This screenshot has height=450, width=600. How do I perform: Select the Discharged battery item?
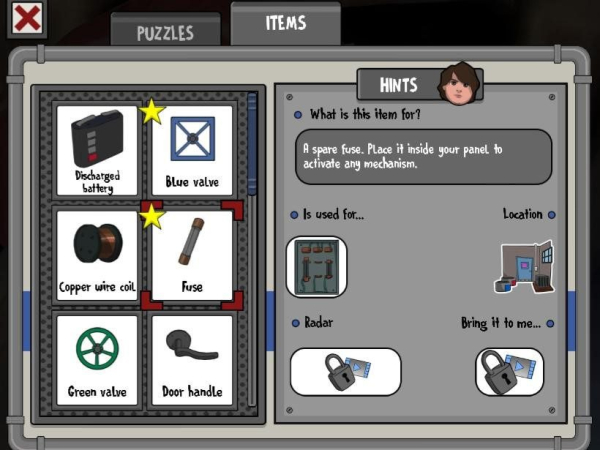click(97, 150)
